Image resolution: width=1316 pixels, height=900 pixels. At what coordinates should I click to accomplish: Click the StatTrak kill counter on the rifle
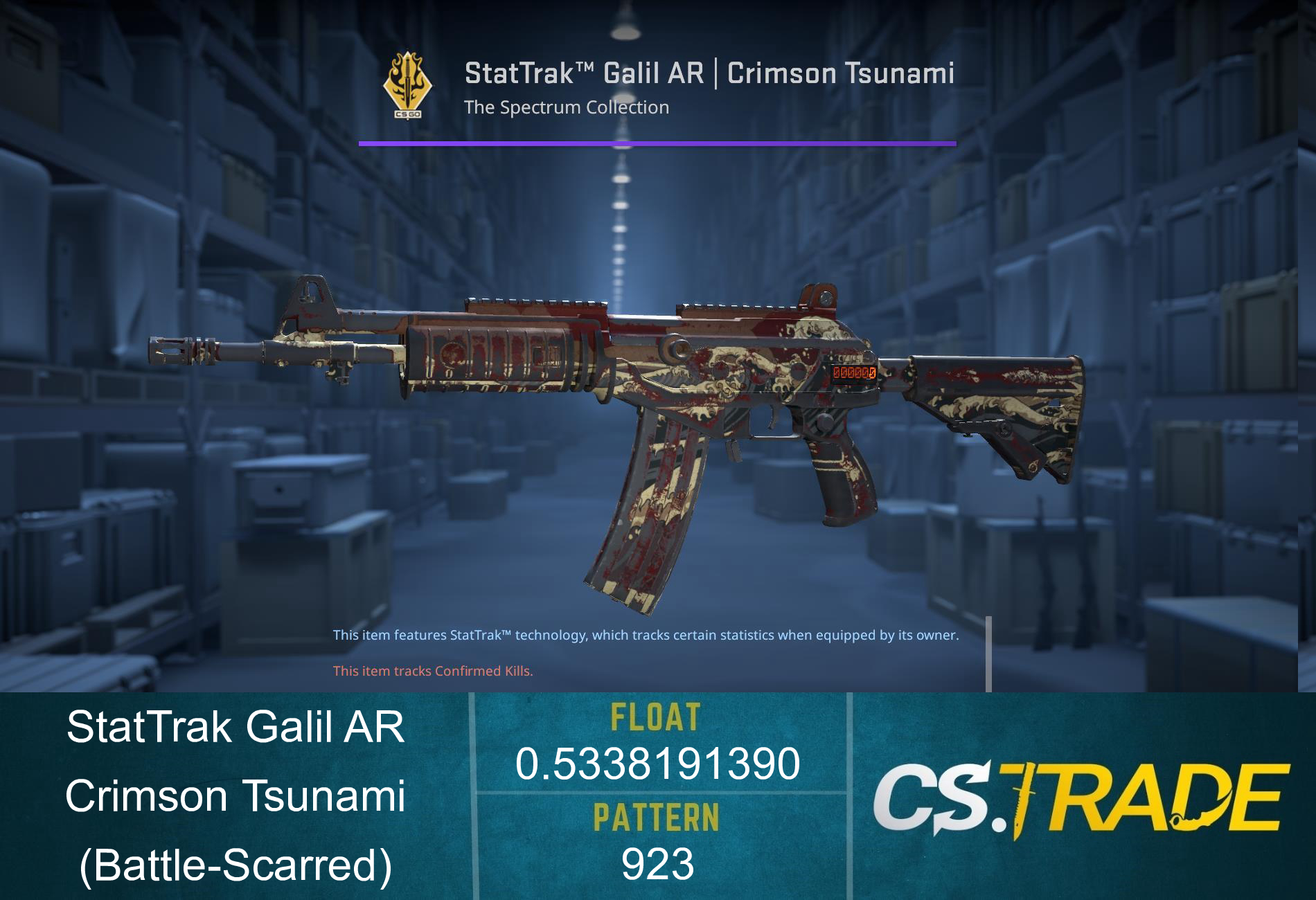853,371
